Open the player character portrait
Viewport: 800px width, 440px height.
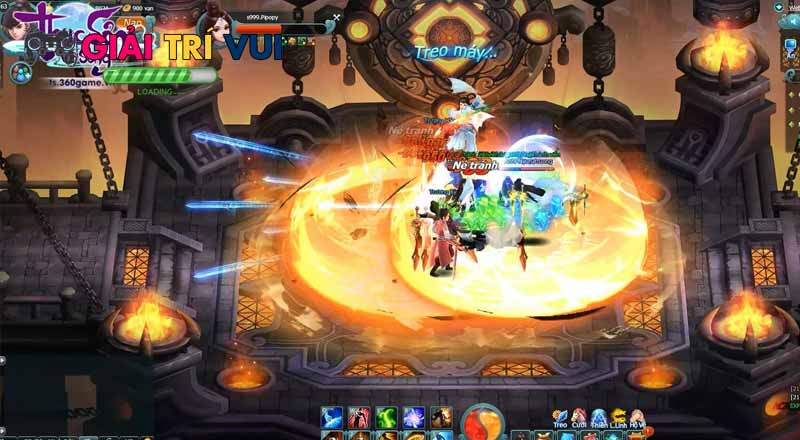pos(20,22)
